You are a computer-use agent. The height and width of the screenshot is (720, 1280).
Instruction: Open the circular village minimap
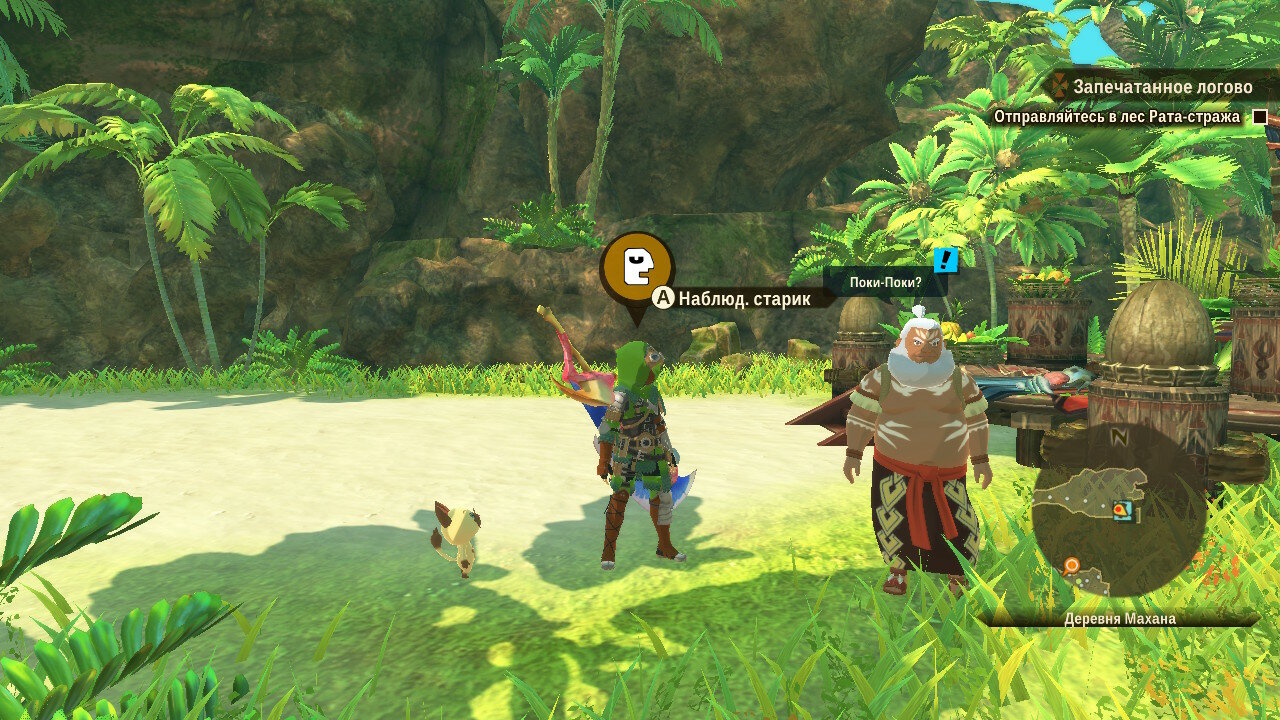point(1118,510)
